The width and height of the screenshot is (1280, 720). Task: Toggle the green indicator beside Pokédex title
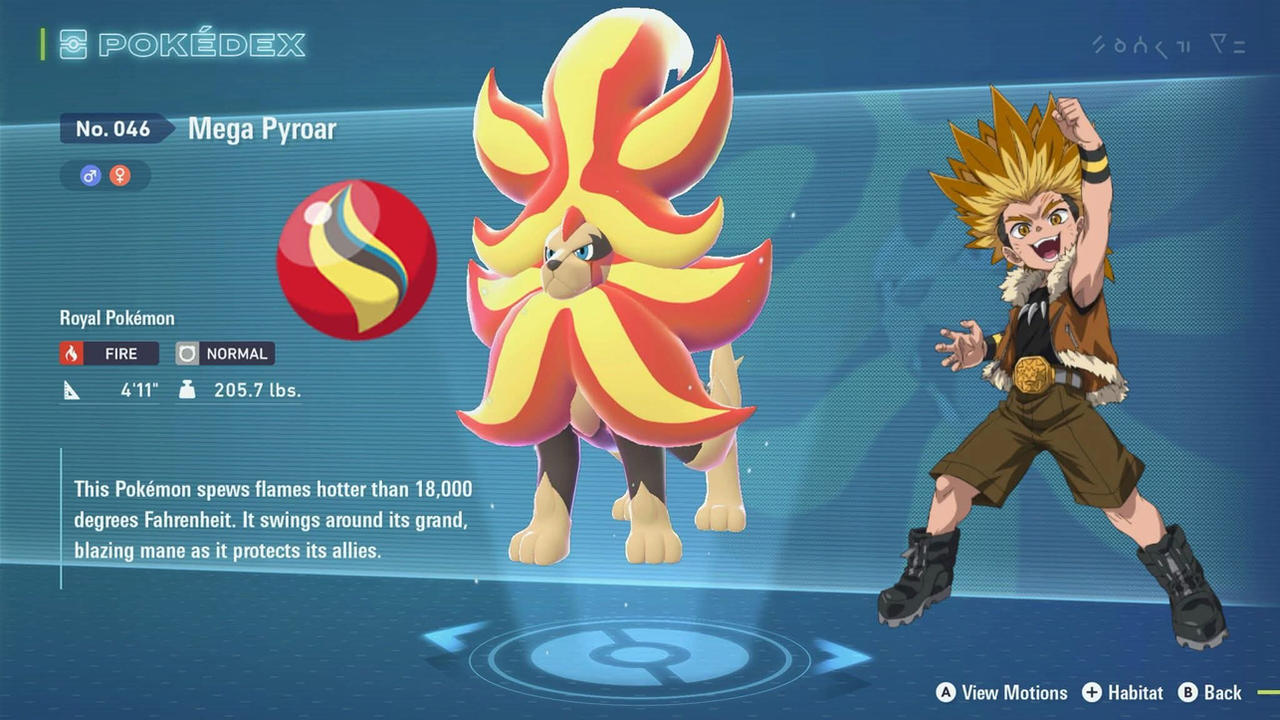pos(41,44)
